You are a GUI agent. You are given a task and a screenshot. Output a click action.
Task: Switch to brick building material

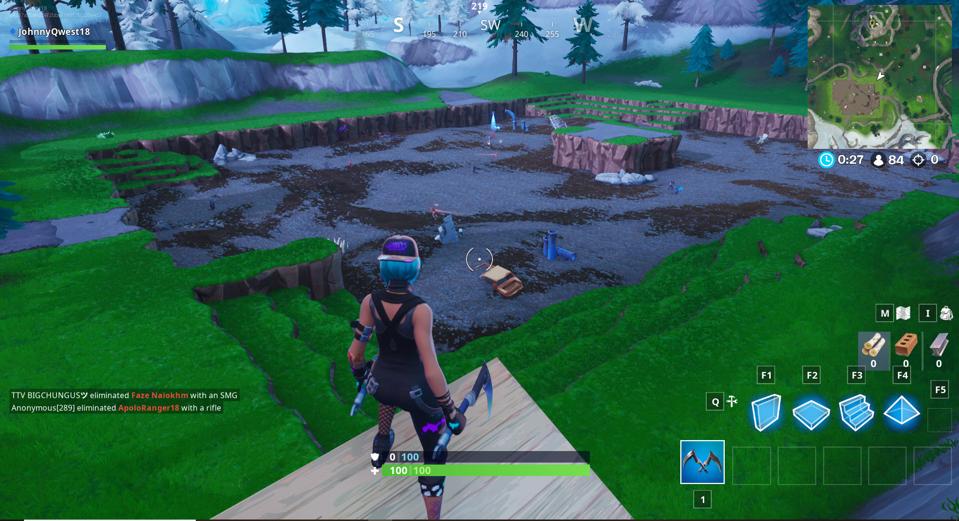click(x=906, y=346)
